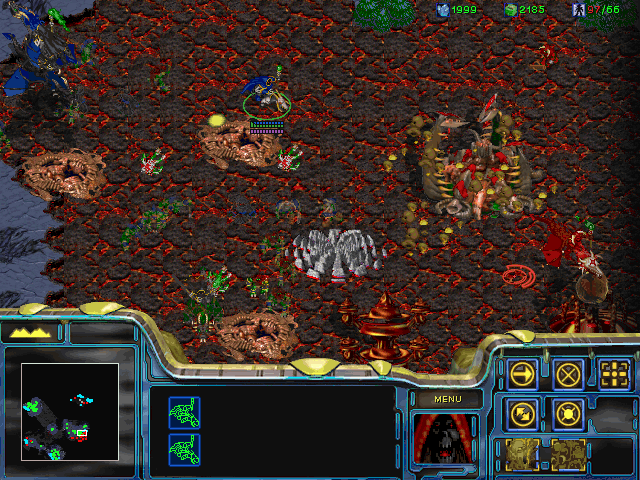Select the Patrol command icon
The height and width of the screenshot is (480, 640).
pyautogui.click(x=522, y=412)
